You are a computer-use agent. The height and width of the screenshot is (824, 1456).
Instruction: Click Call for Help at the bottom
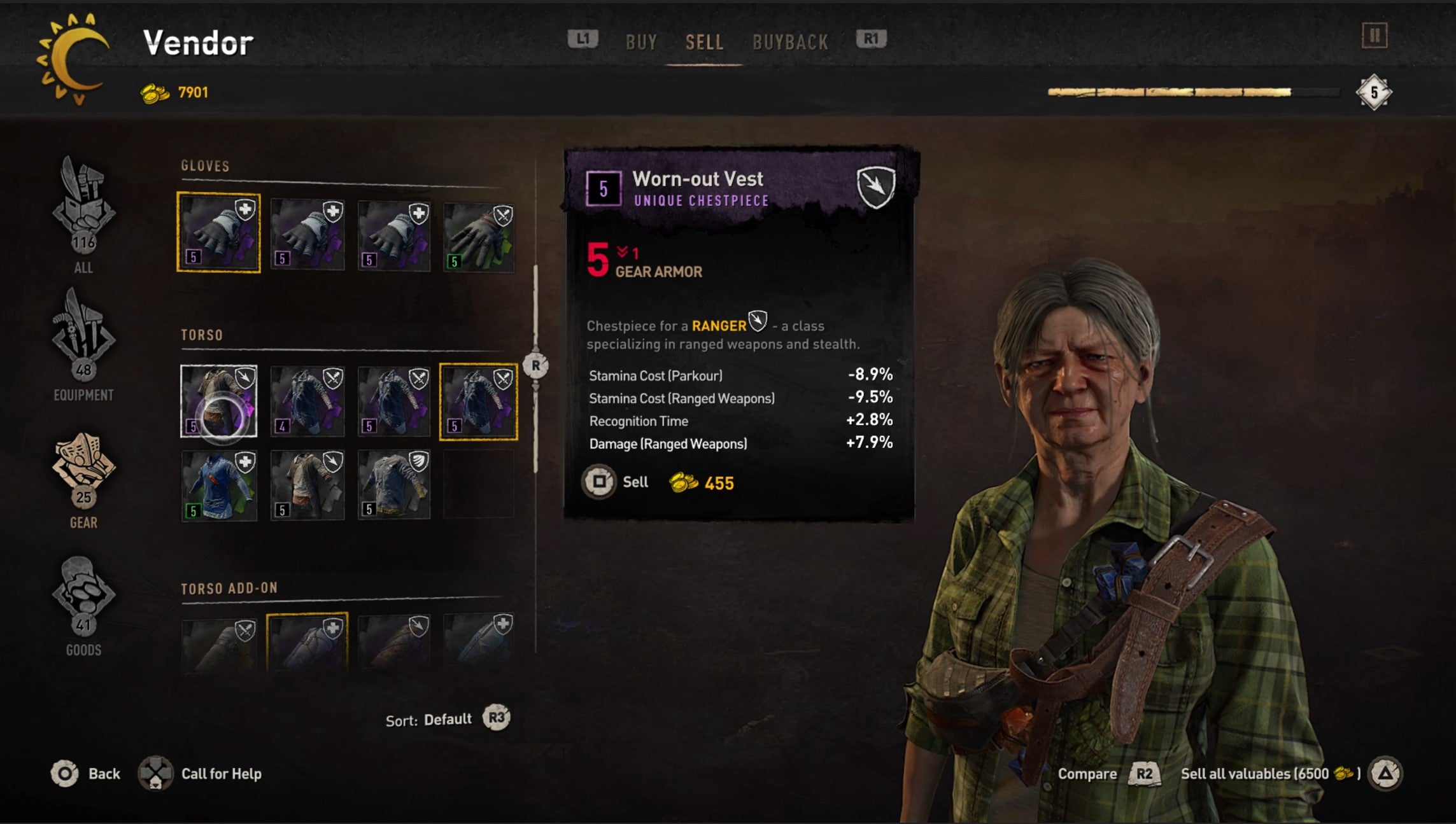point(221,774)
